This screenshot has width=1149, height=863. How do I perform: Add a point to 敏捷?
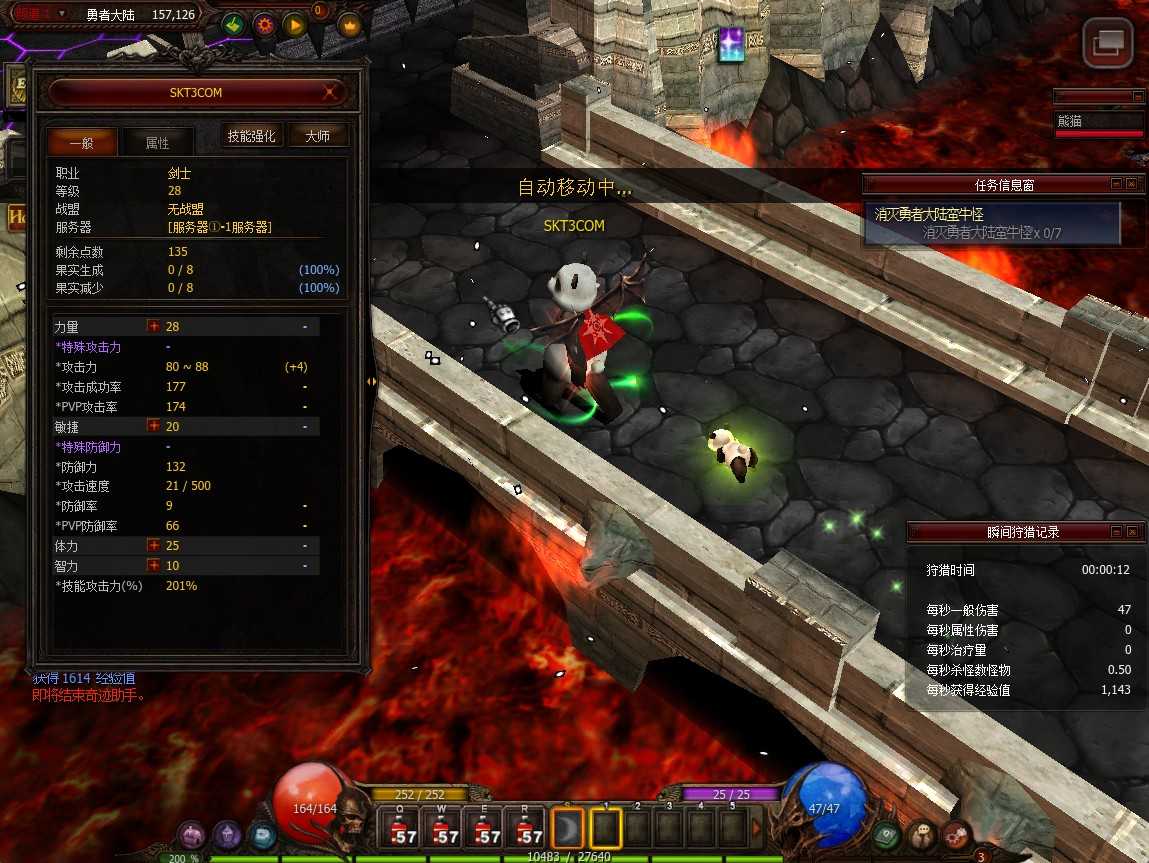click(154, 426)
